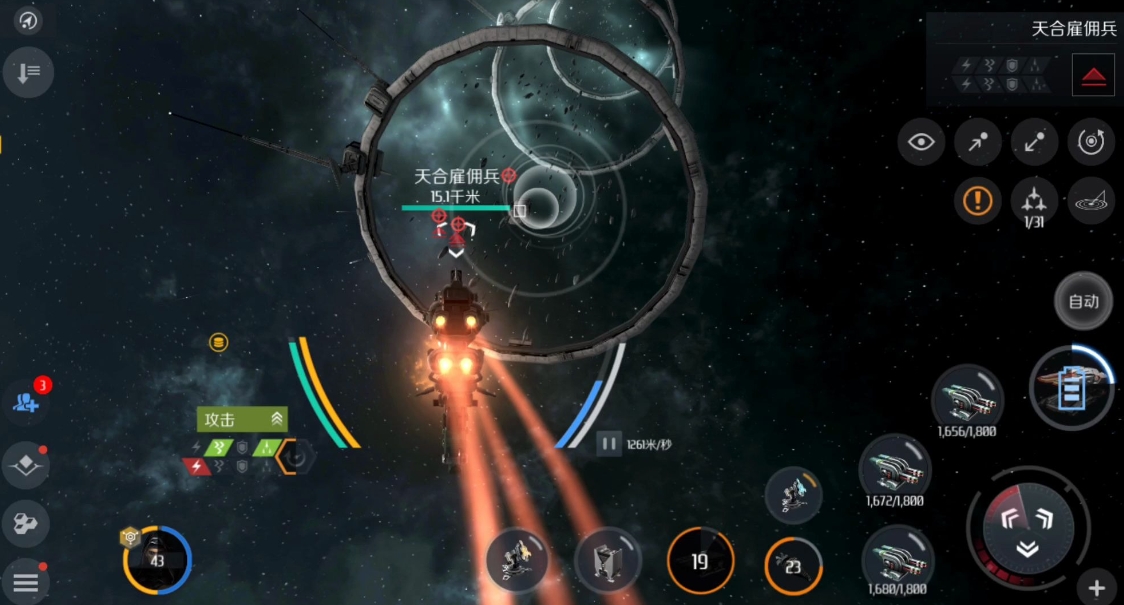Screen dimensions: 1124x605
Task: Activate the orbit target icon
Action: pyautogui.click(x=1091, y=143)
